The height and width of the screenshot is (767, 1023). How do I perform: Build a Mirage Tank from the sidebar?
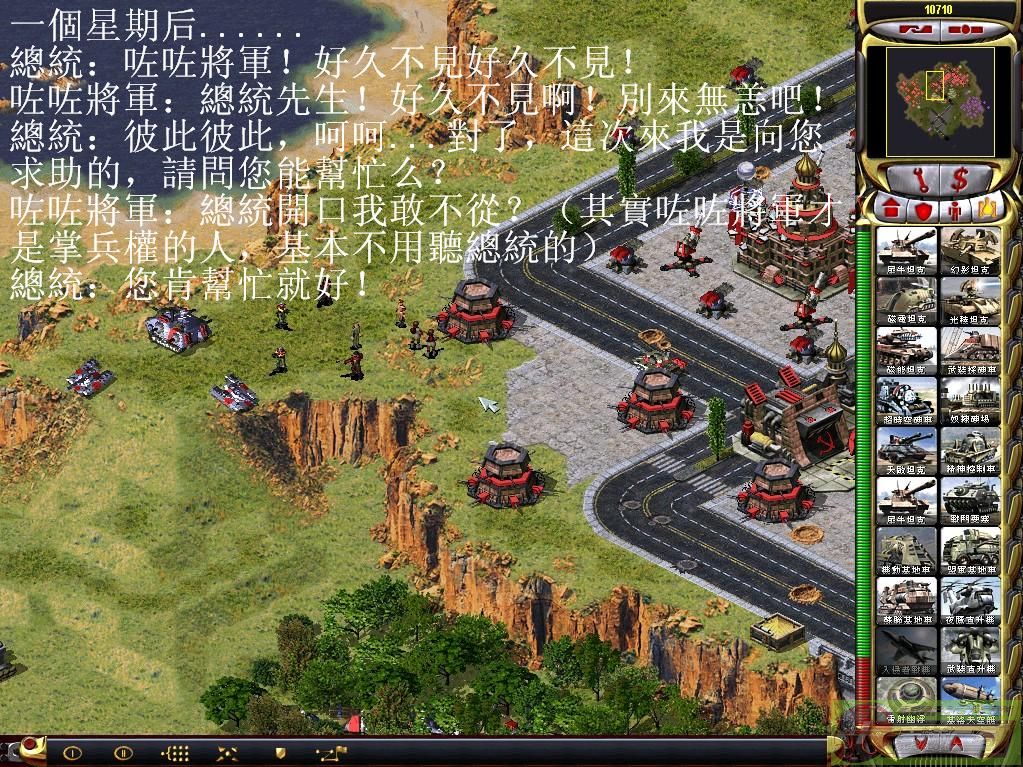coord(969,252)
